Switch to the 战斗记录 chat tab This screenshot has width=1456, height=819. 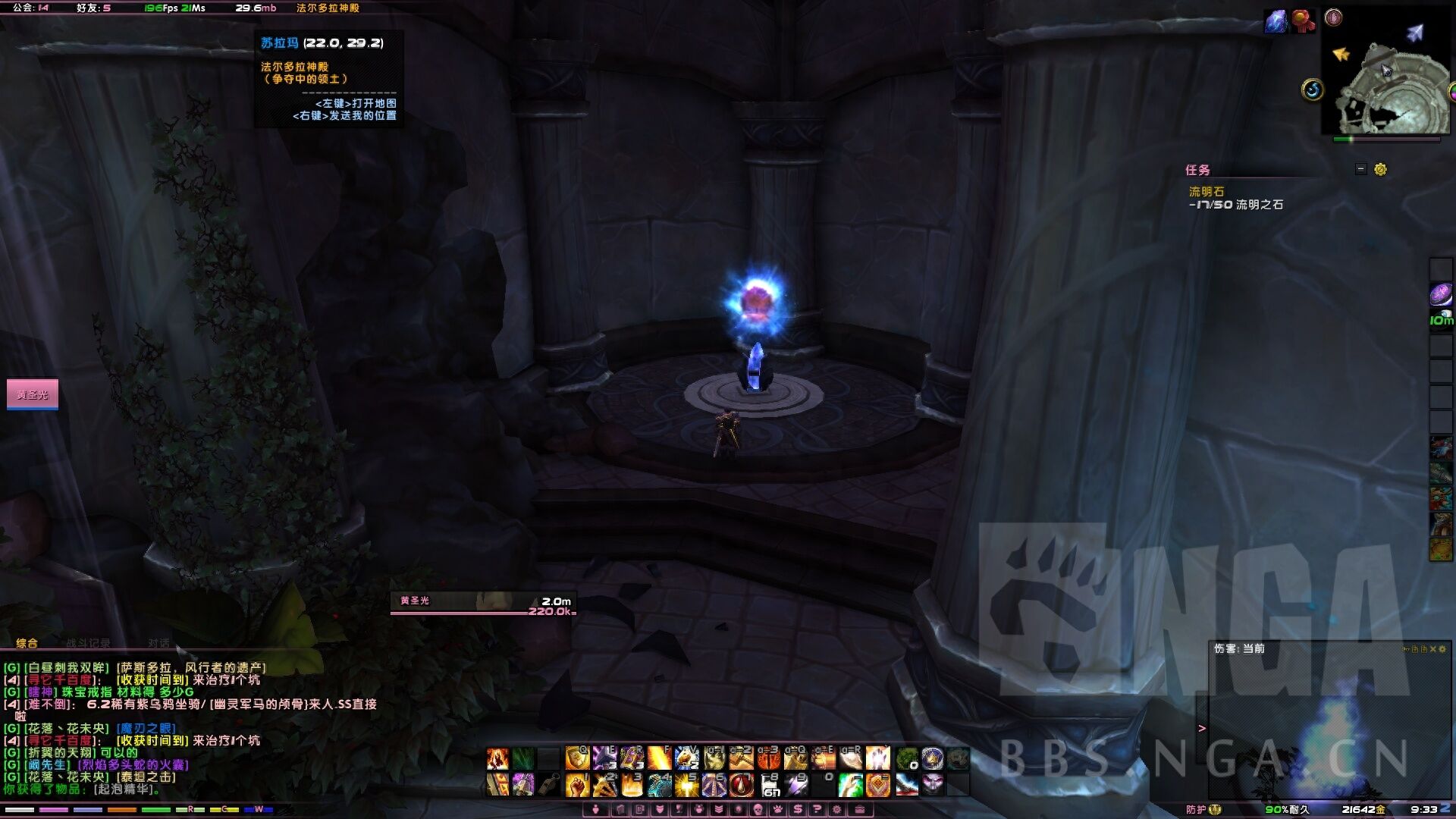coord(88,643)
